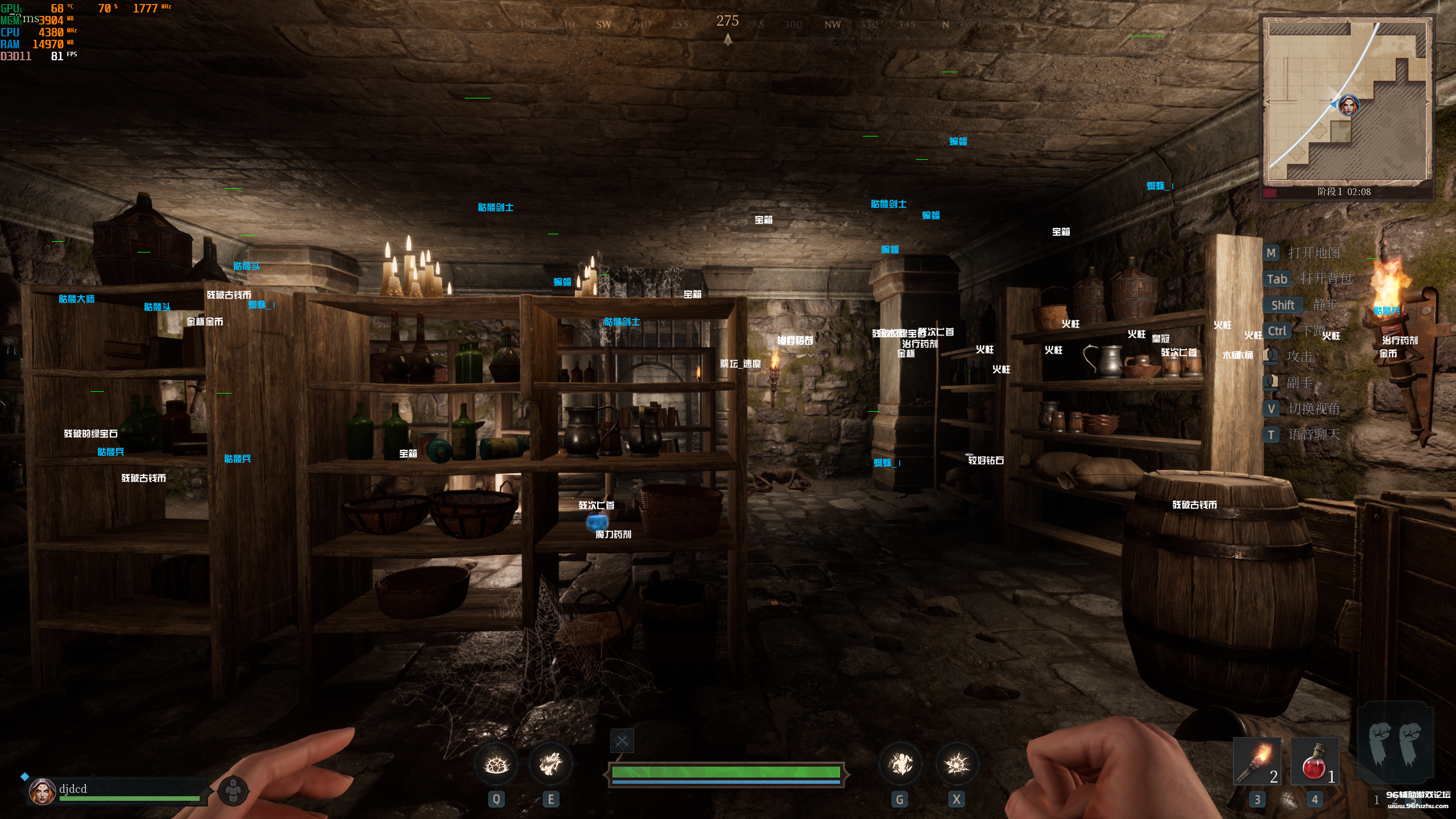Trigger the leaping figure skill above G

point(900,764)
